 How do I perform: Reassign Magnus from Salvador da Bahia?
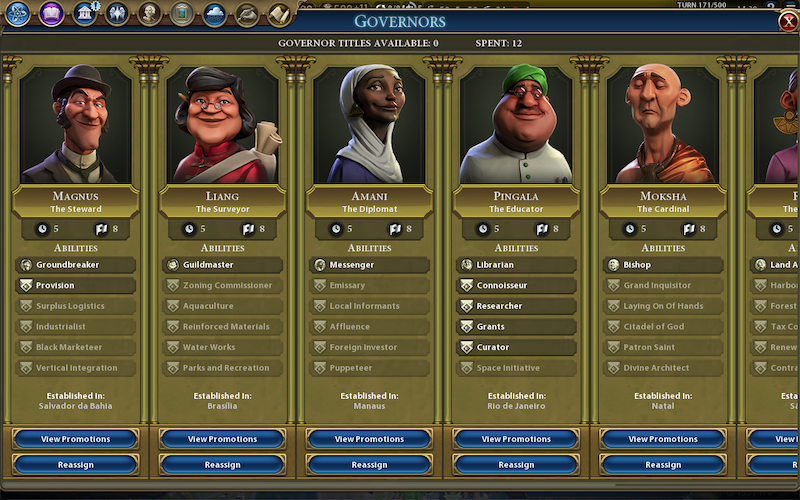pyautogui.click(x=75, y=464)
